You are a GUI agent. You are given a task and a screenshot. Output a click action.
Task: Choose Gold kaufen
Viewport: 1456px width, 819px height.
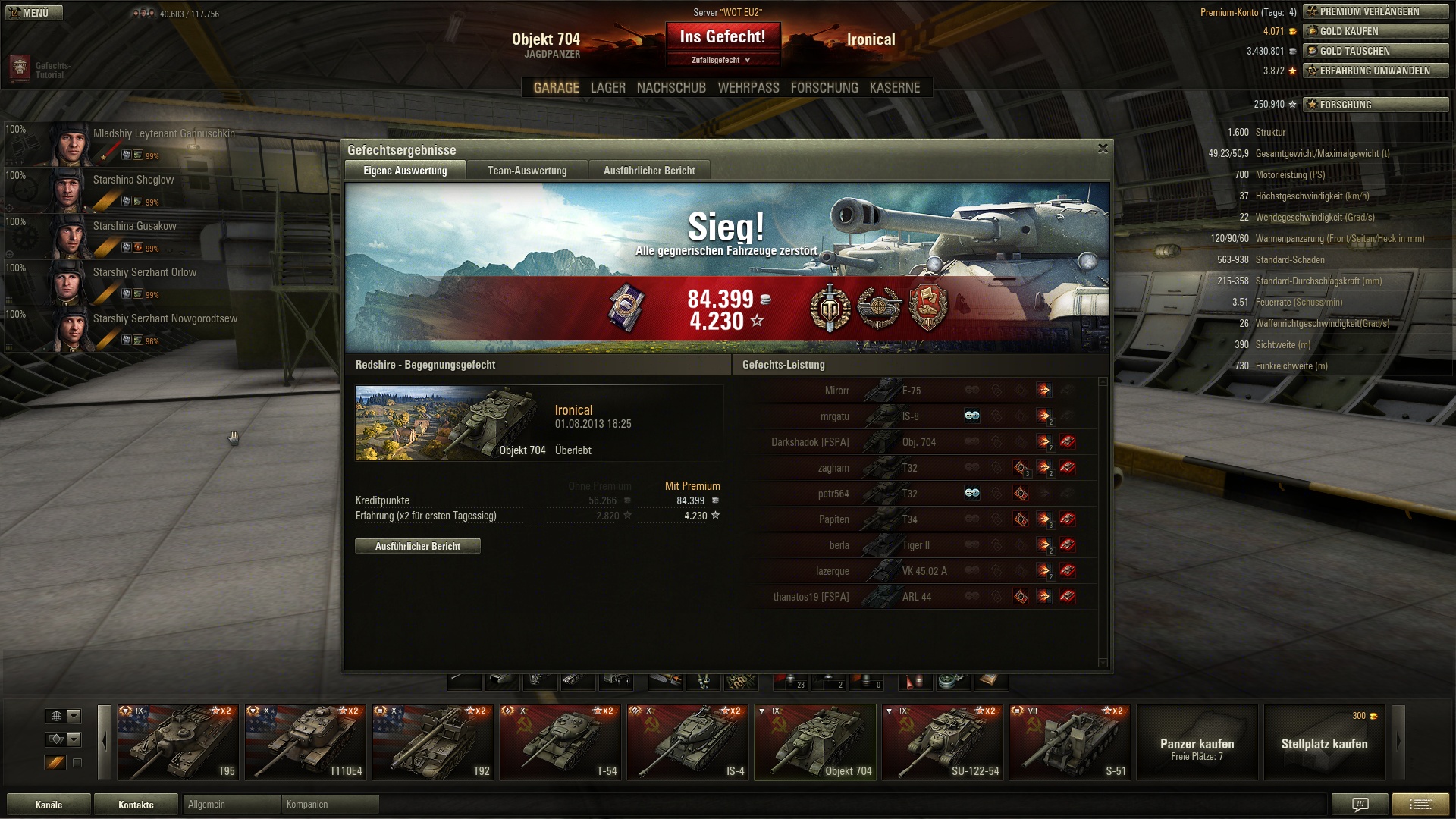click(1375, 31)
